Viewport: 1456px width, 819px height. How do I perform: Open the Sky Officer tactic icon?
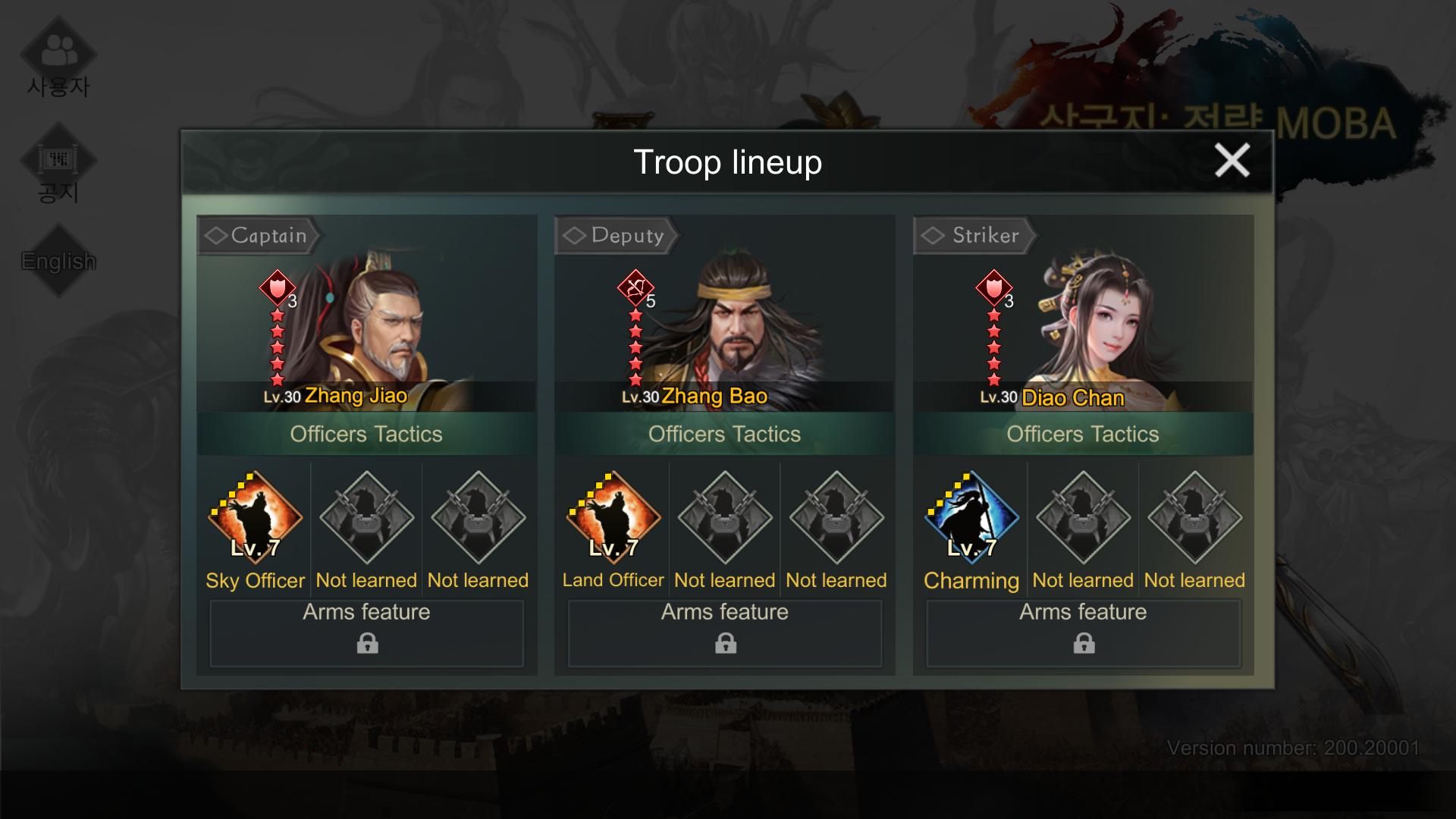[x=255, y=518]
